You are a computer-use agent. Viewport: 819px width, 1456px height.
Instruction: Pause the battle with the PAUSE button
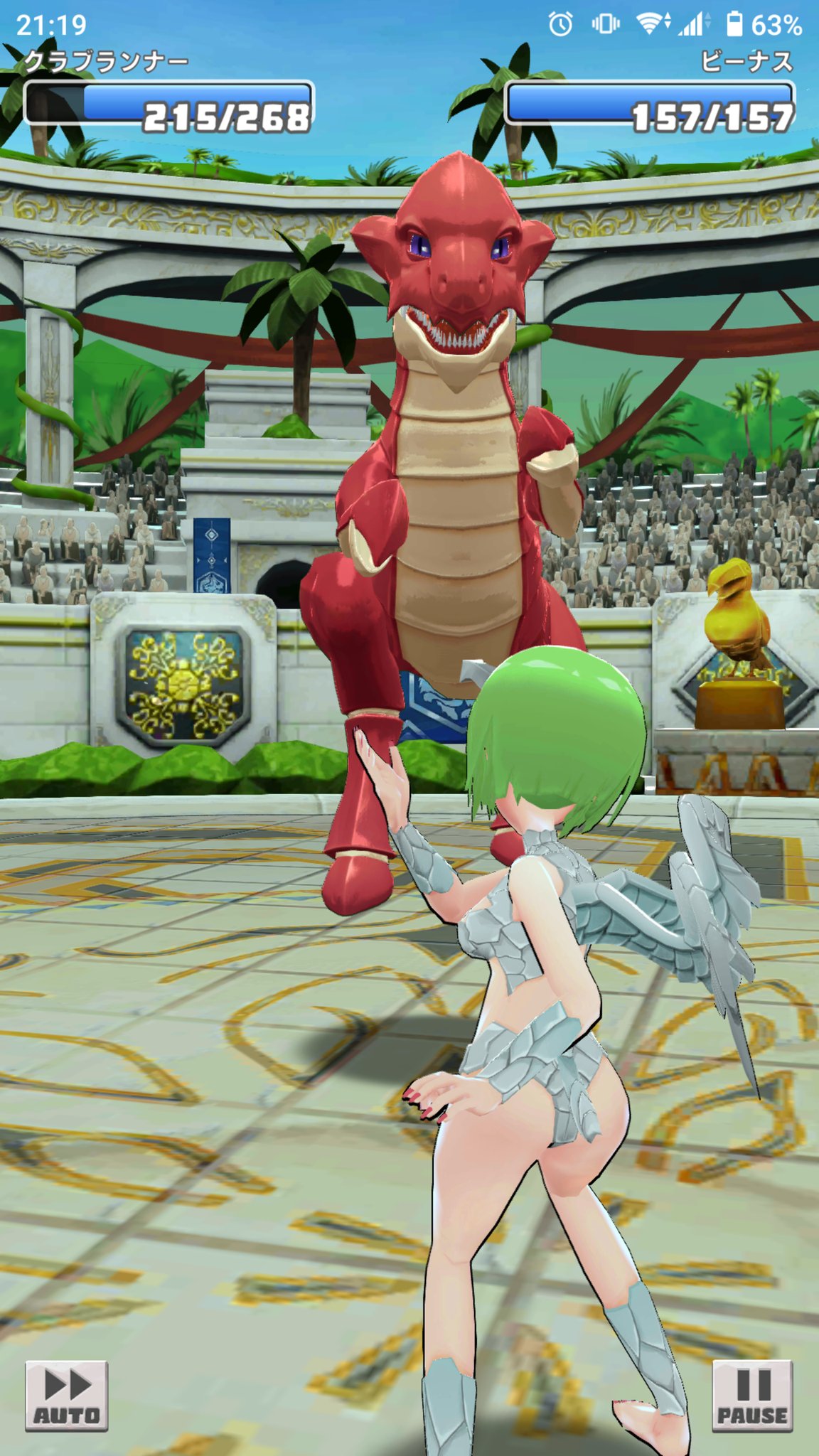pos(752,1395)
